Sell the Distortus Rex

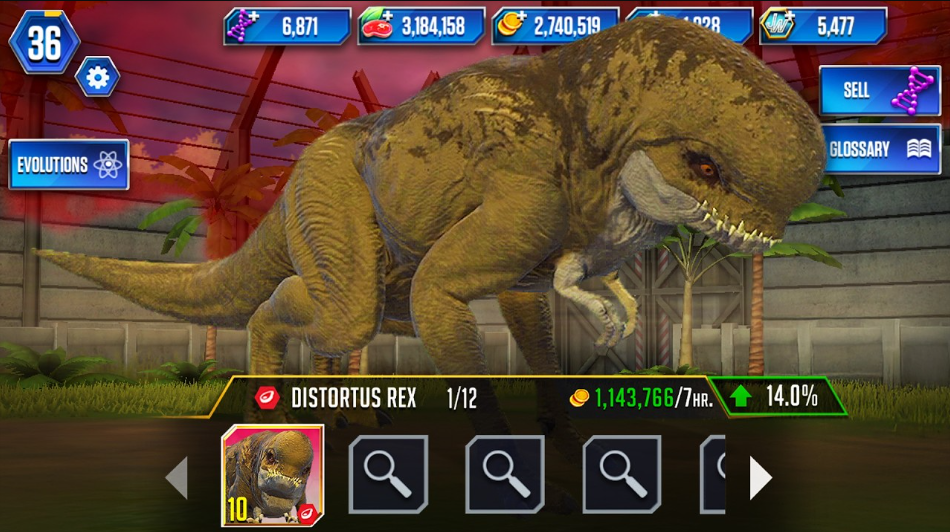879,91
